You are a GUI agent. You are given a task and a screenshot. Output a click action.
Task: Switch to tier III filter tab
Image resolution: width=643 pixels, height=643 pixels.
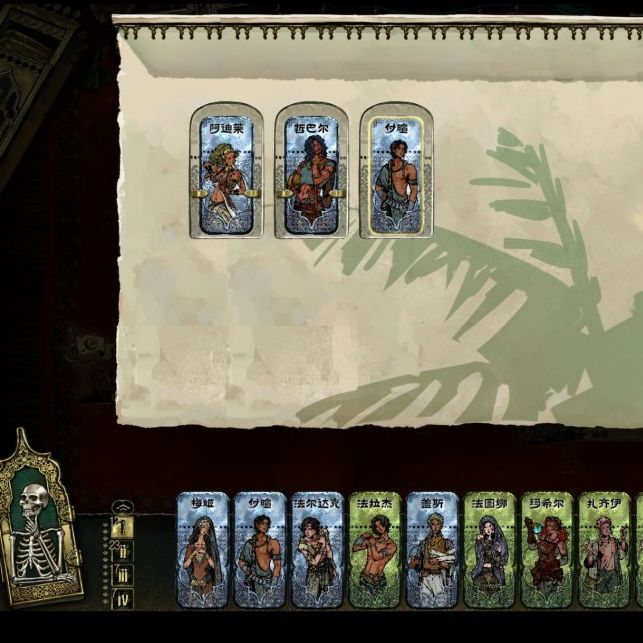click(x=124, y=575)
